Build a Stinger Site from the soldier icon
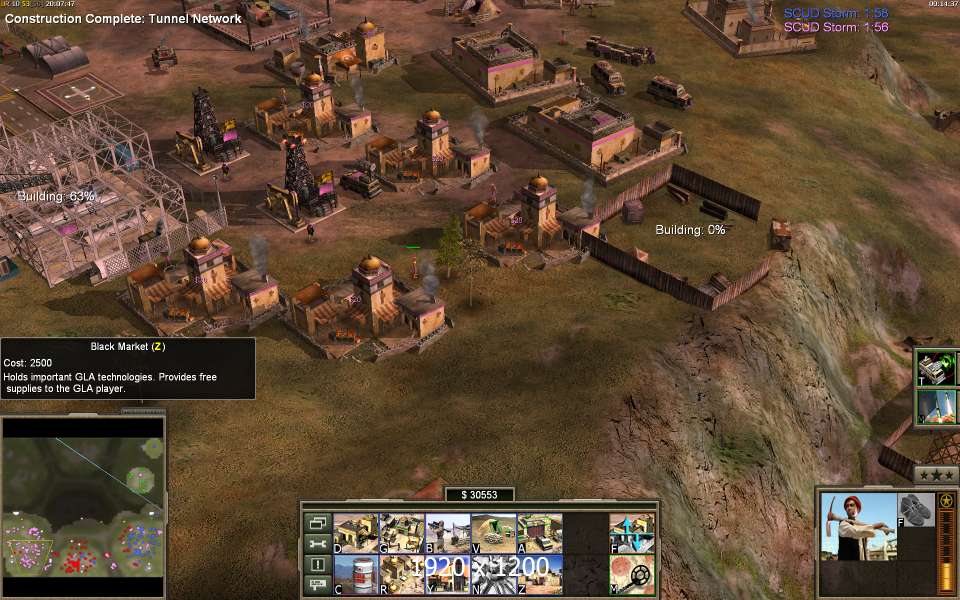 pos(447,533)
